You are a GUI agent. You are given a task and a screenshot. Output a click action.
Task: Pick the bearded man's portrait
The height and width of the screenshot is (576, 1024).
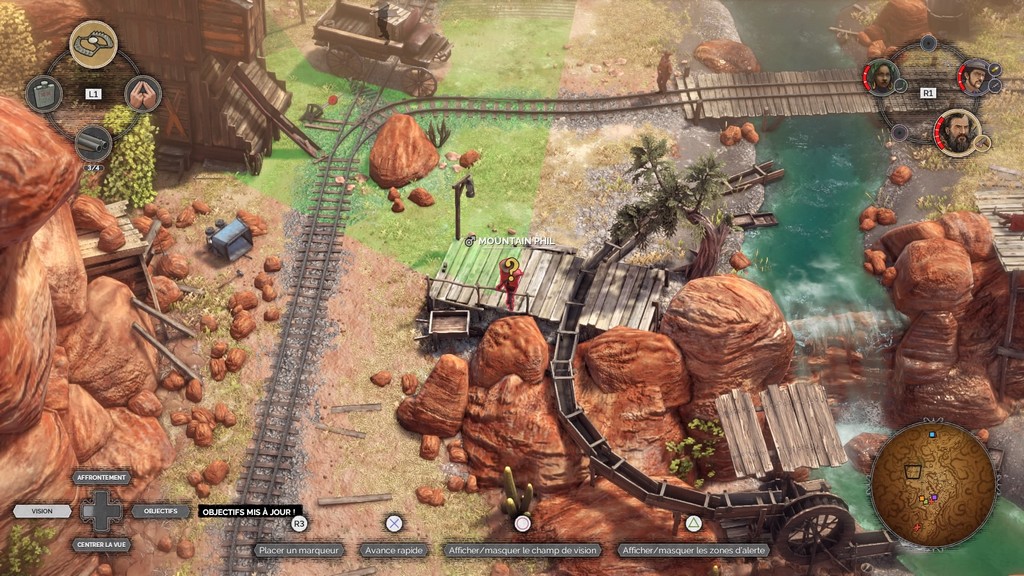(958, 133)
